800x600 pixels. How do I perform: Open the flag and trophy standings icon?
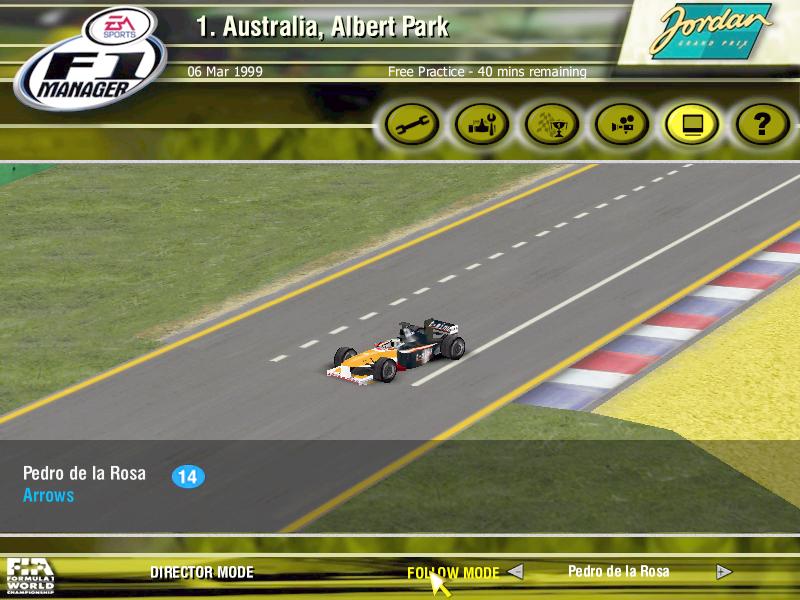pos(552,125)
